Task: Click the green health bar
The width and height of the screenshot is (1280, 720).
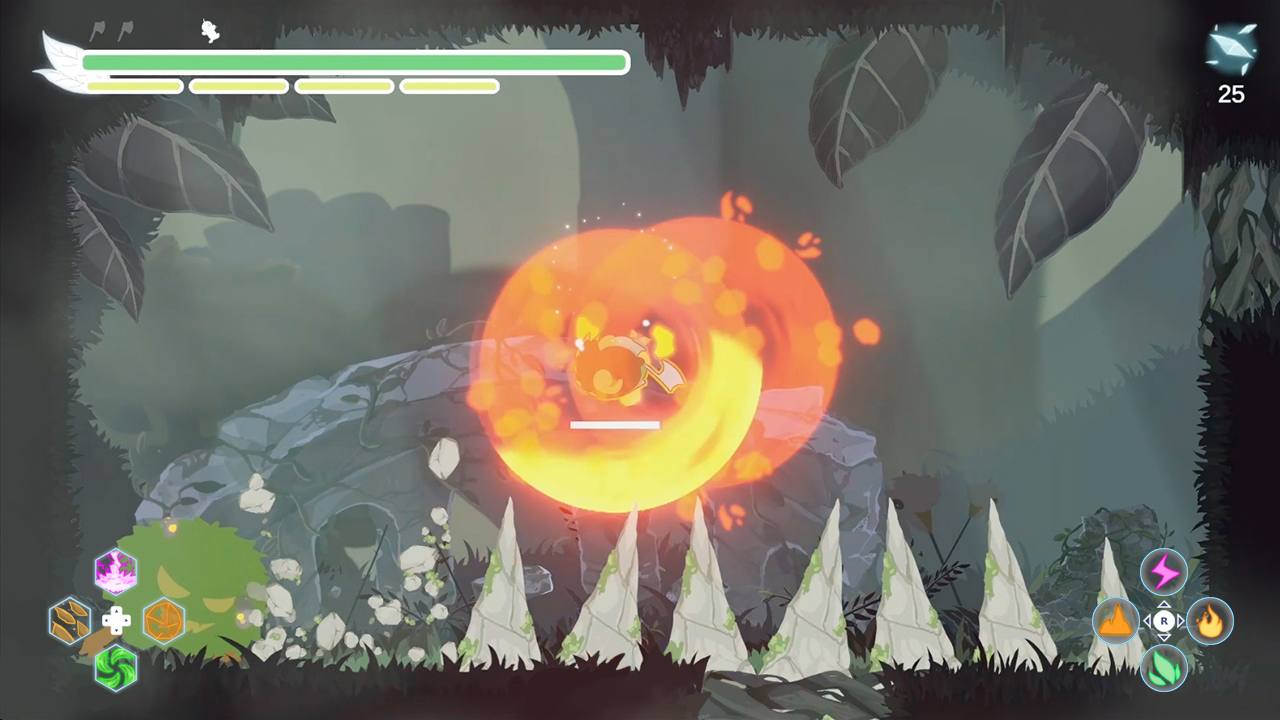Action: pyautogui.click(x=350, y=62)
